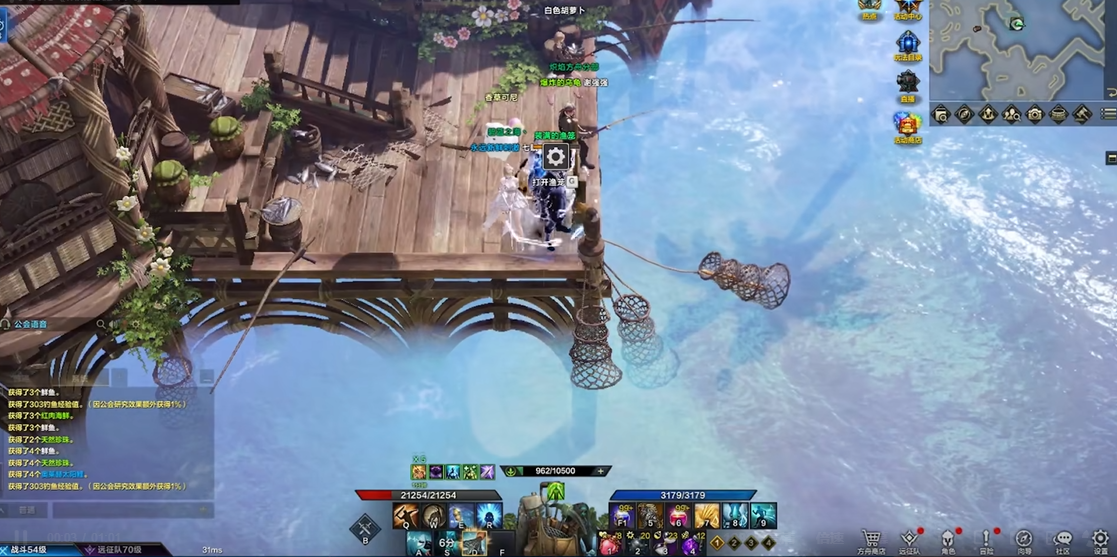Click the plus button beside 962/10500 energy
Image resolution: width=1117 pixels, height=557 pixels.
tap(600, 471)
